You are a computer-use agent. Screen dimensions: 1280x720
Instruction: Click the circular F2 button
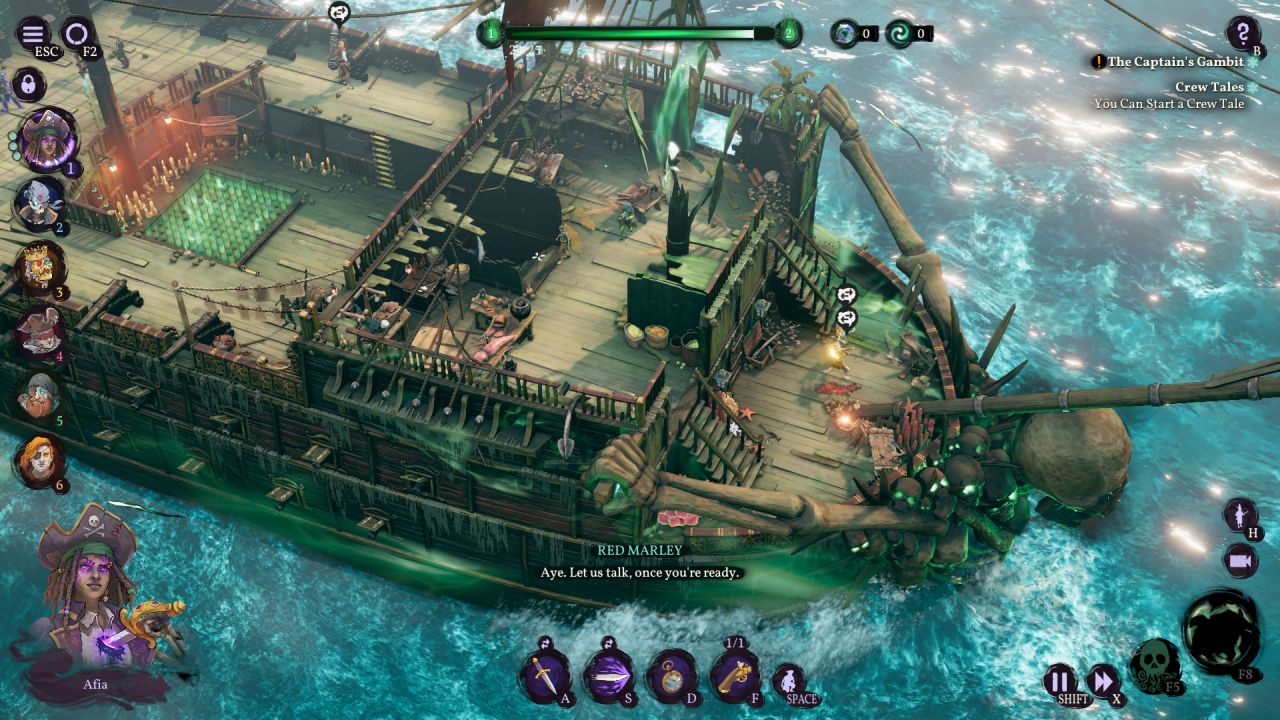click(75, 34)
